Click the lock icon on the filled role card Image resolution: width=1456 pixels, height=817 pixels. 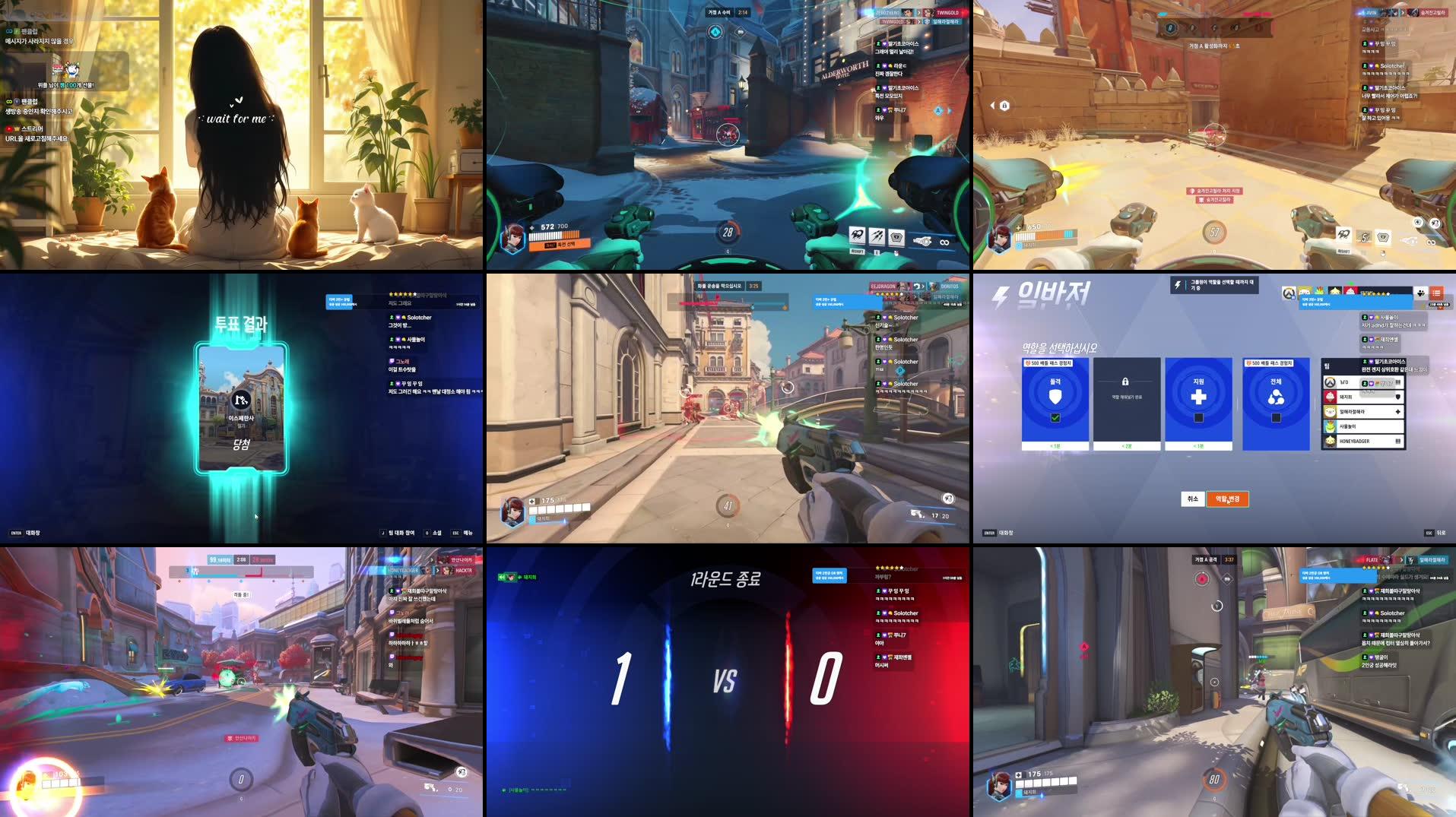click(x=1126, y=381)
